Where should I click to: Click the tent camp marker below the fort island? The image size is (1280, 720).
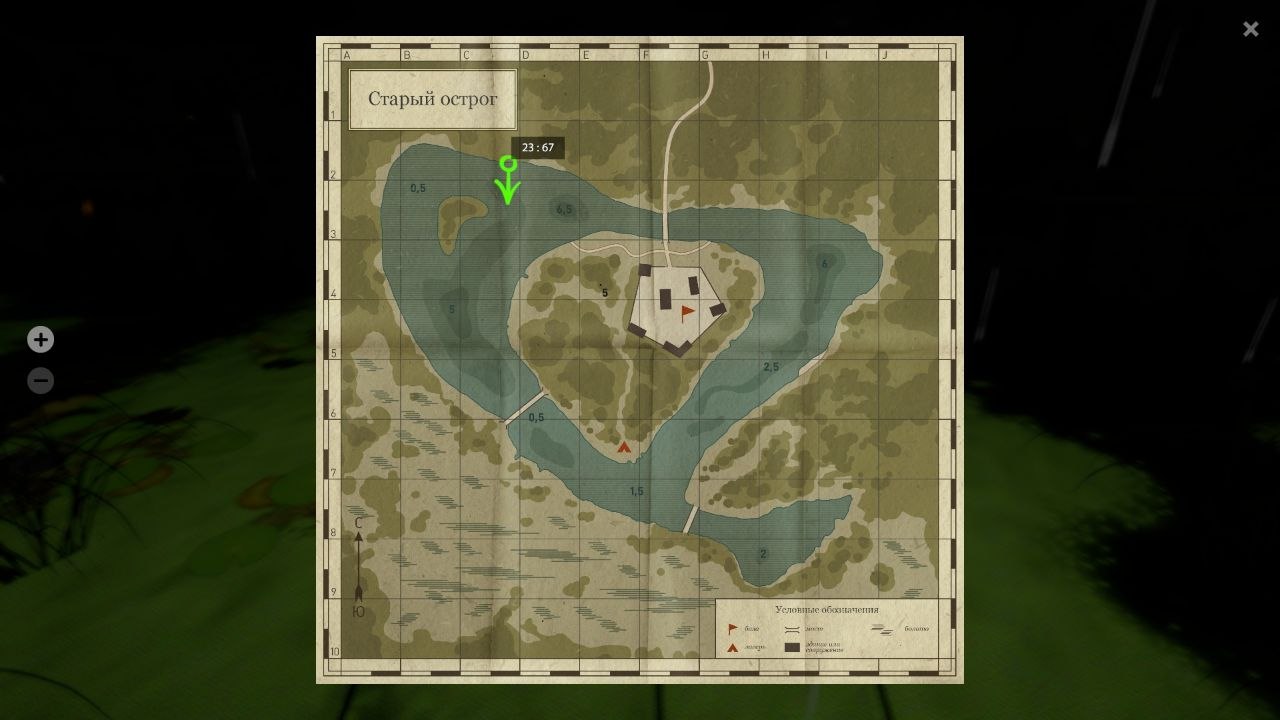624,447
